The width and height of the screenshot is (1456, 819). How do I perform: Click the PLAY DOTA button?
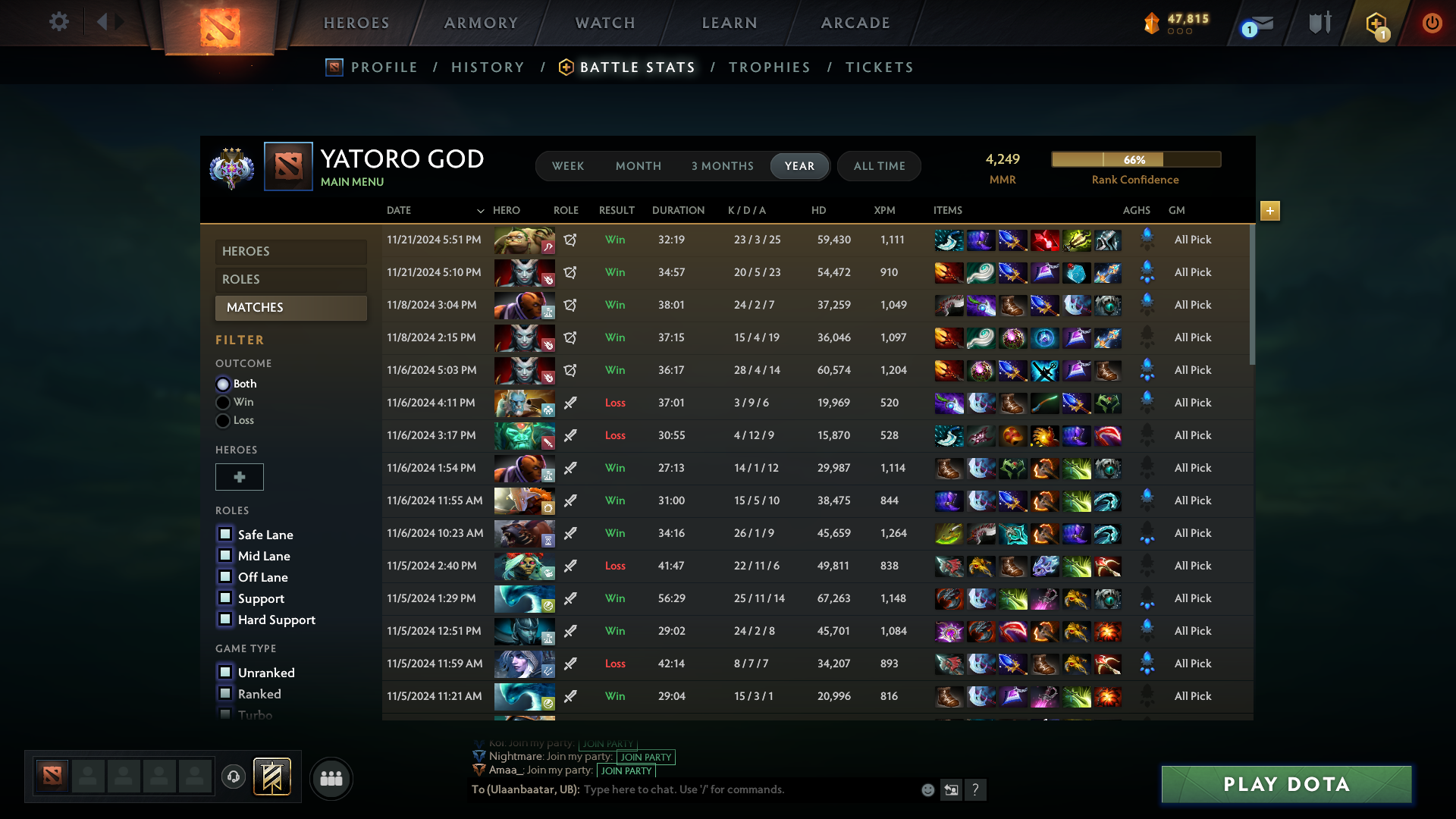pos(1285,784)
